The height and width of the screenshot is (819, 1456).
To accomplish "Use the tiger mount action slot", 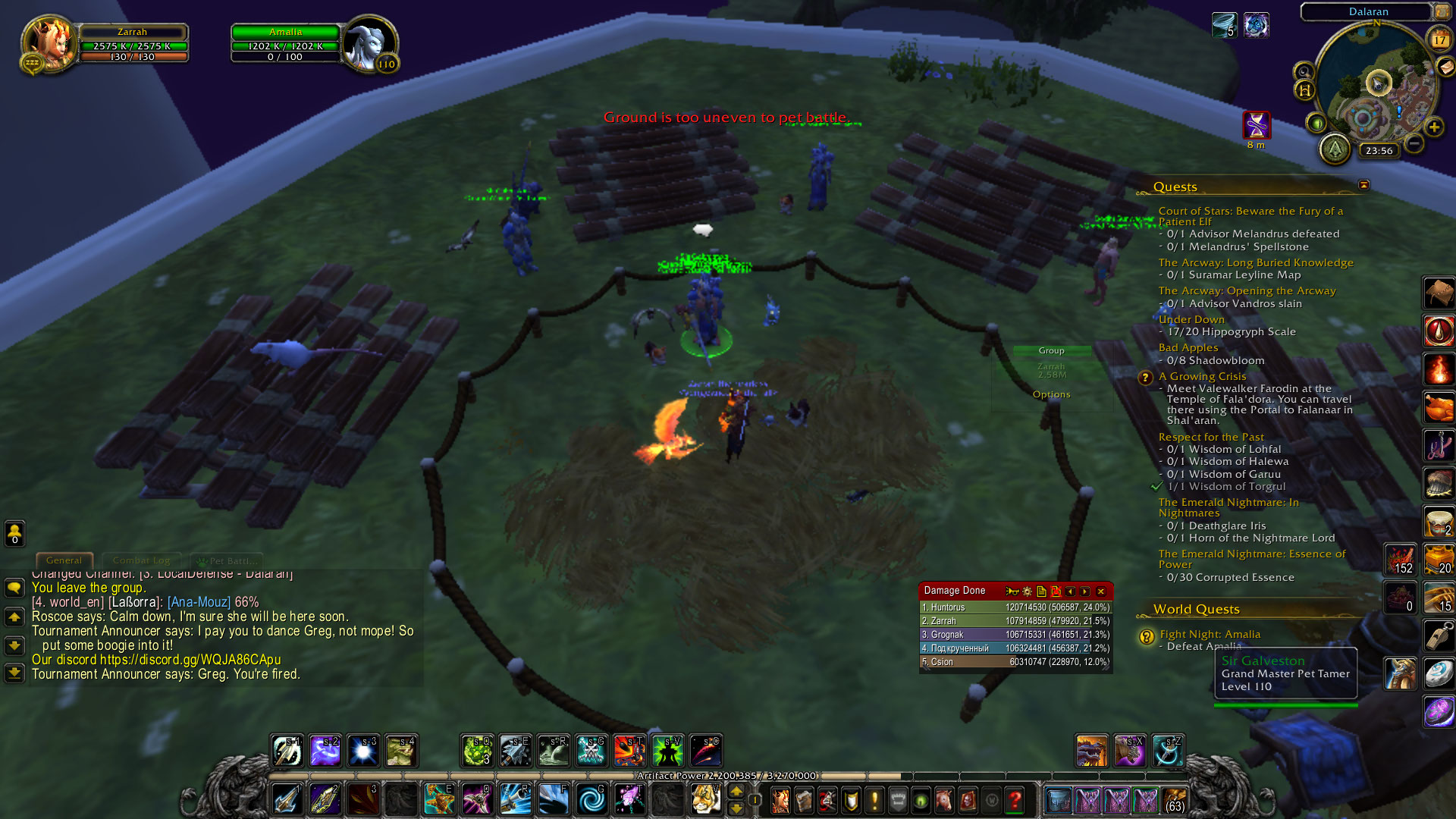I will click(705, 799).
